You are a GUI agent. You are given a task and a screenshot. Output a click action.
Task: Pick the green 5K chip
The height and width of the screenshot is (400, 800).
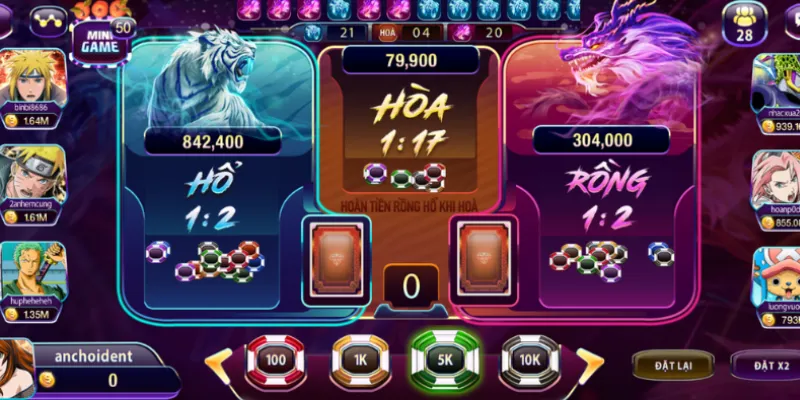pyautogui.click(x=446, y=357)
